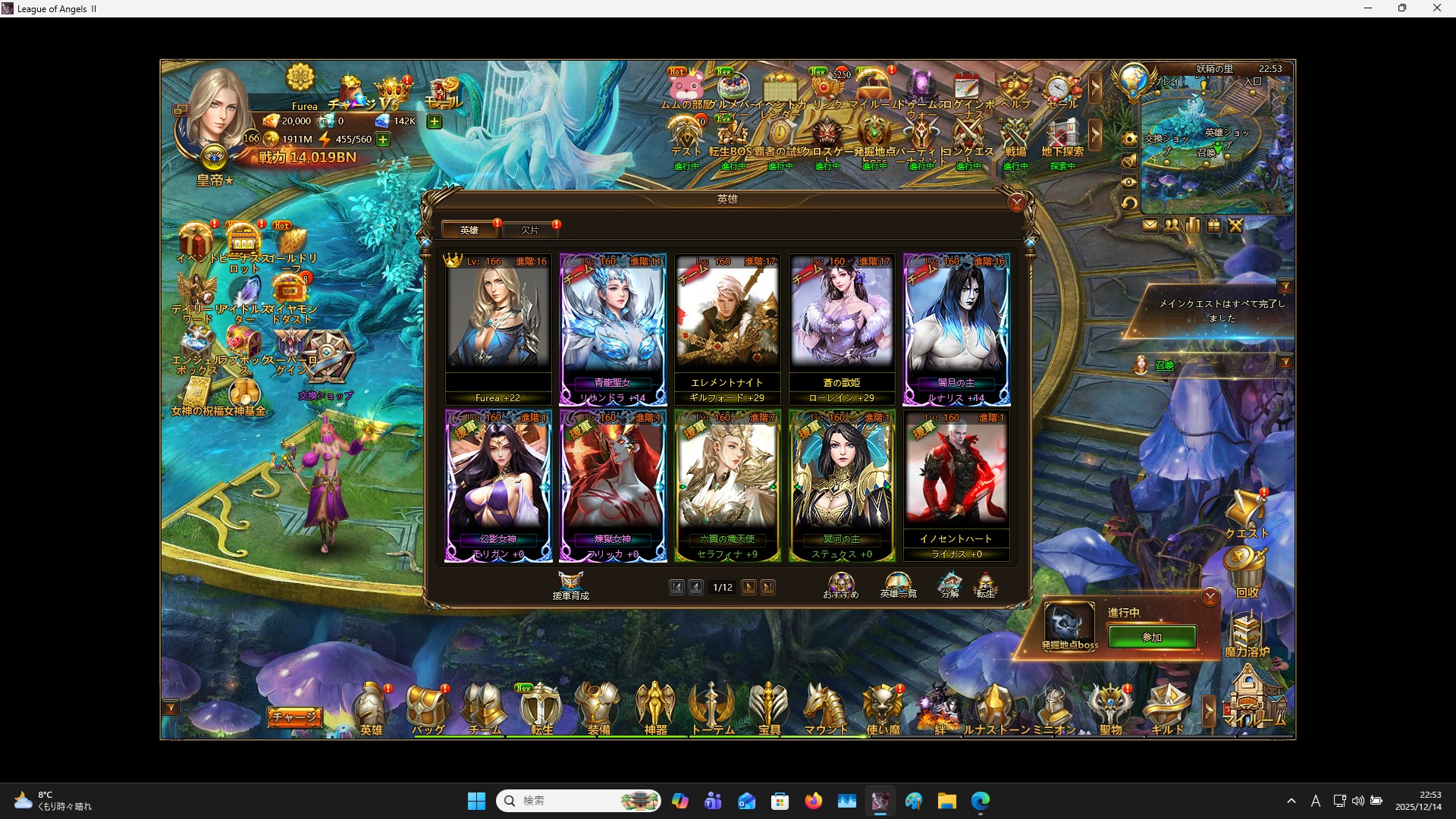Open the mail icon below the minimap
This screenshot has height=819, width=1456.
click(x=1150, y=225)
